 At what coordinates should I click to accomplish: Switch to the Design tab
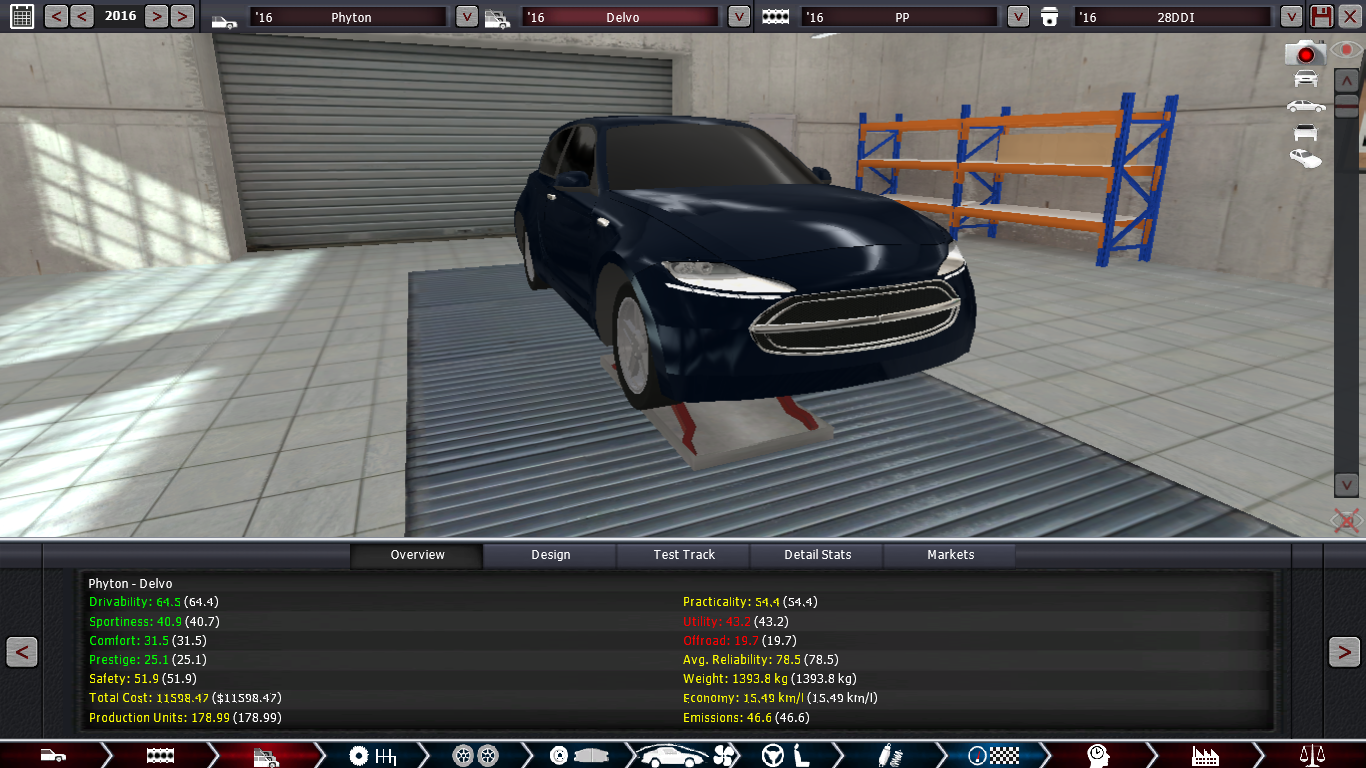[550, 555]
